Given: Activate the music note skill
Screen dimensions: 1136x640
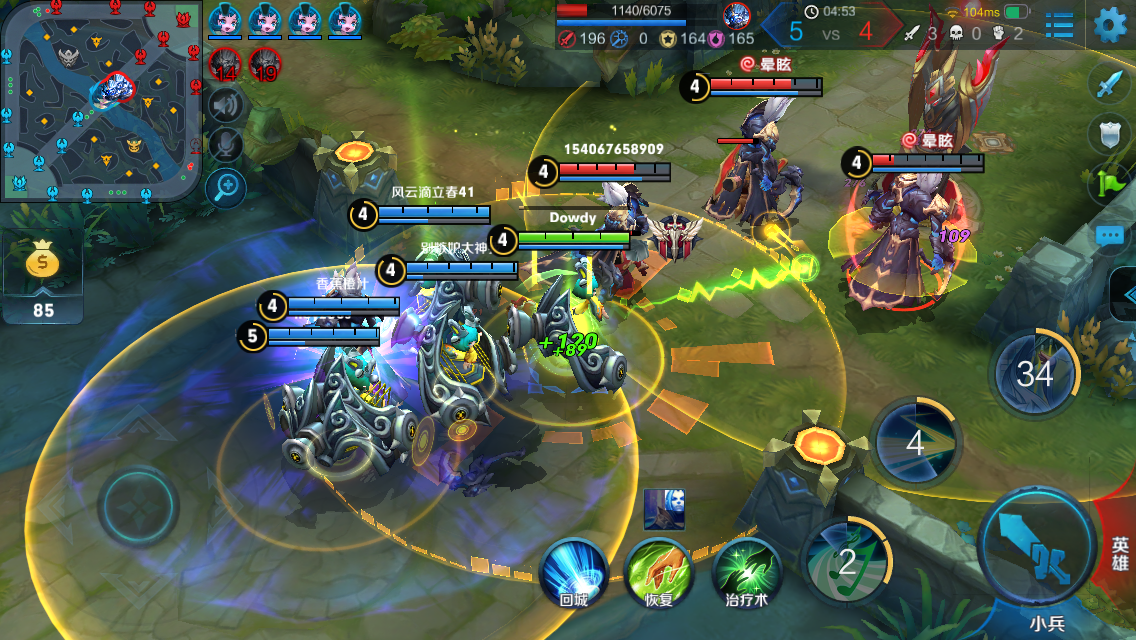Looking at the screenshot, I should [848, 562].
